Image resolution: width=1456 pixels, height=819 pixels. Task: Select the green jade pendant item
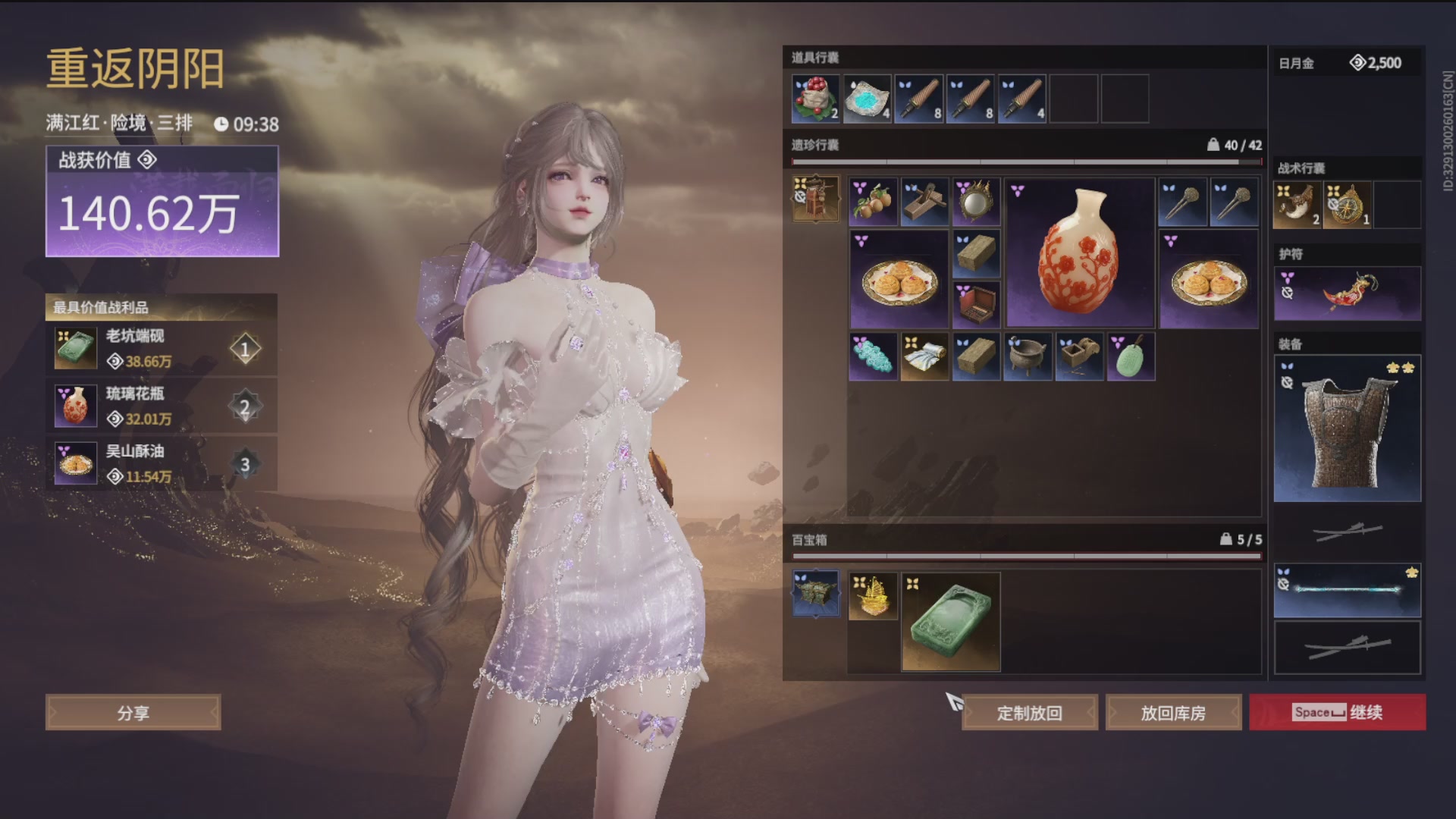pyautogui.click(x=1131, y=356)
